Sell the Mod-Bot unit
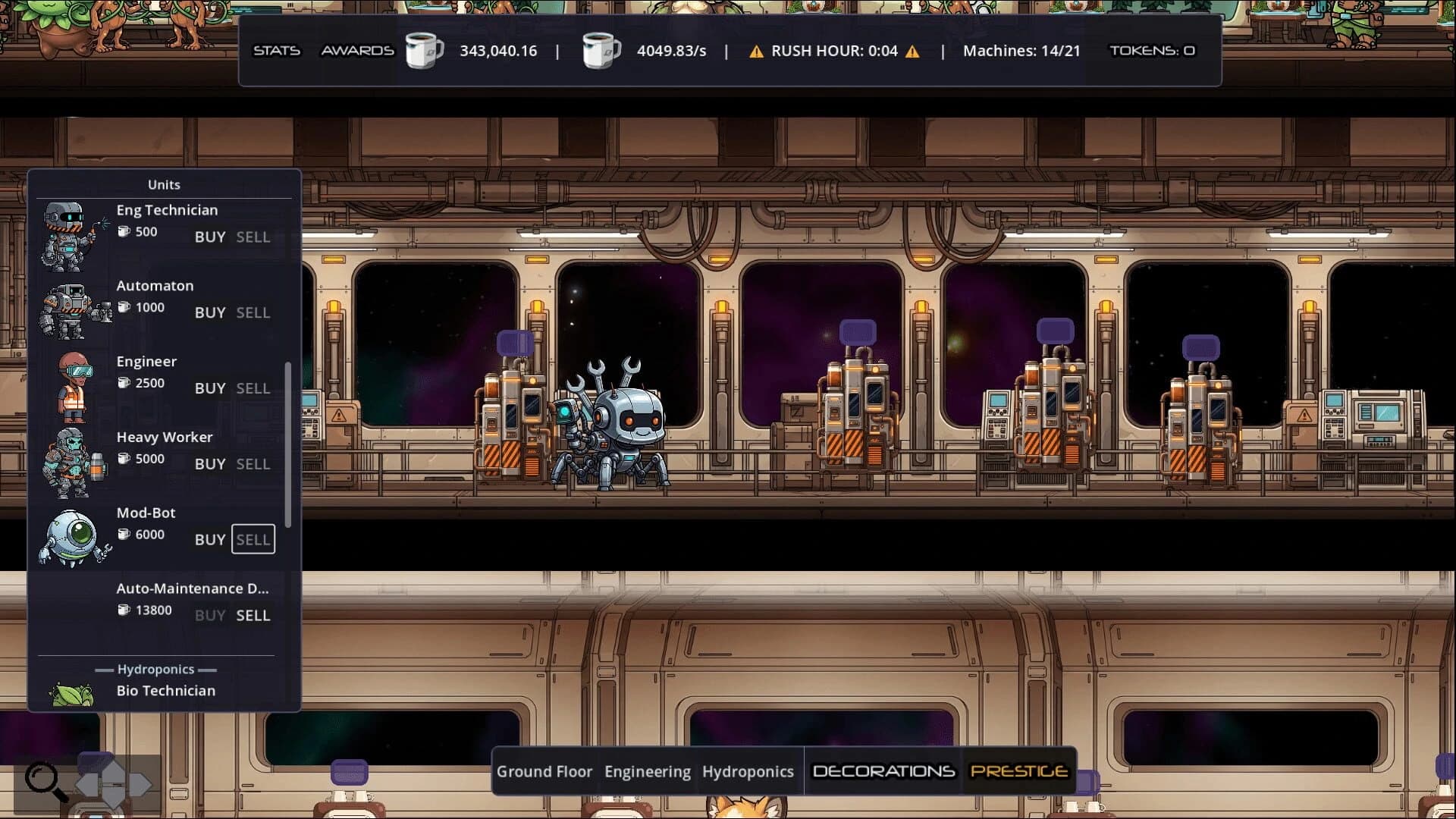Viewport: 1456px width, 819px height. pos(253,539)
